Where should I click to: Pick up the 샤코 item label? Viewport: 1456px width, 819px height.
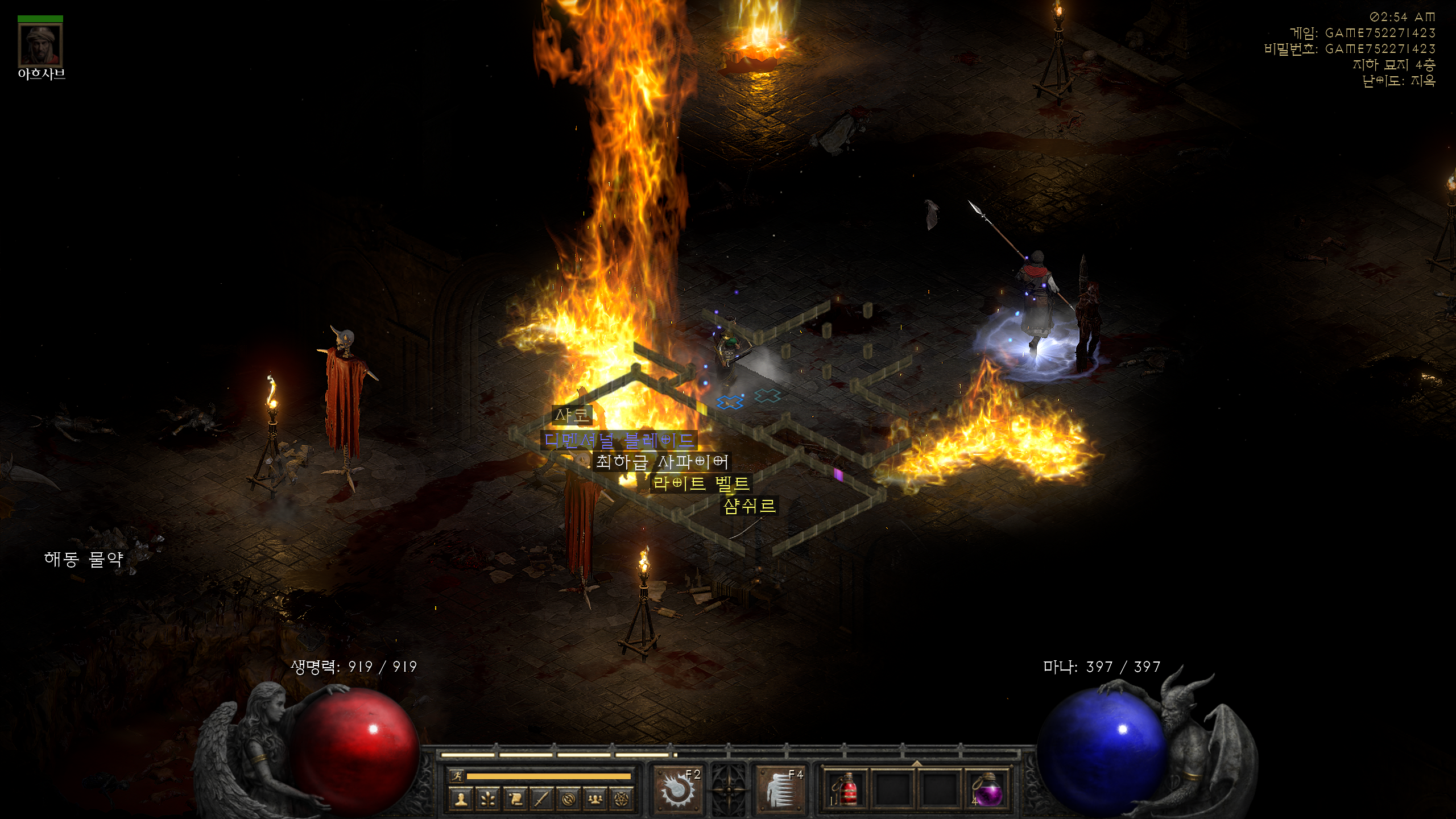(572, 416)
